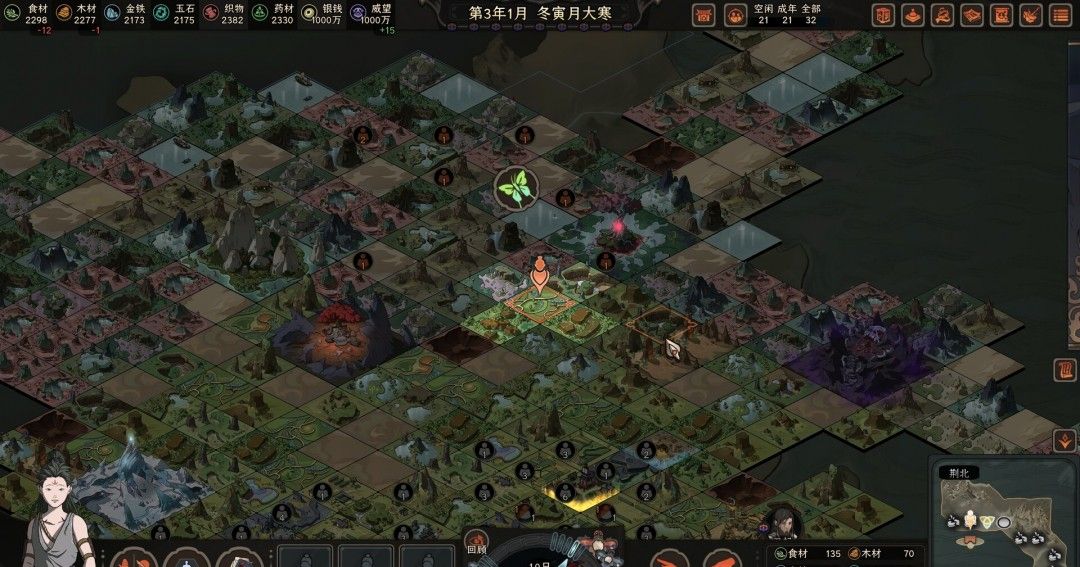Click the 食材 food resource icon

tap(12, 14)
